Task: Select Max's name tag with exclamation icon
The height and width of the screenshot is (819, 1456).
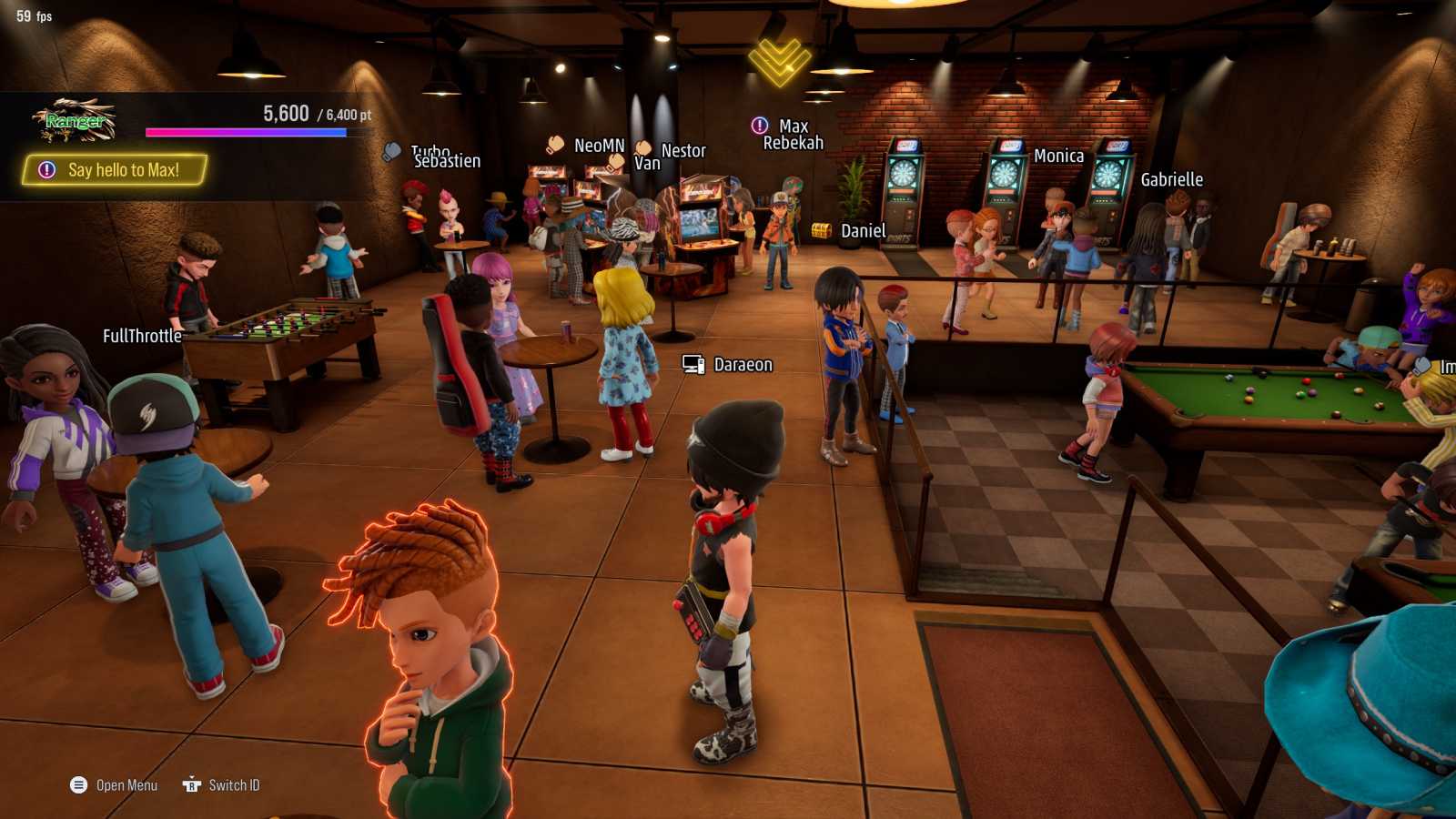Action: coord(781,126)
